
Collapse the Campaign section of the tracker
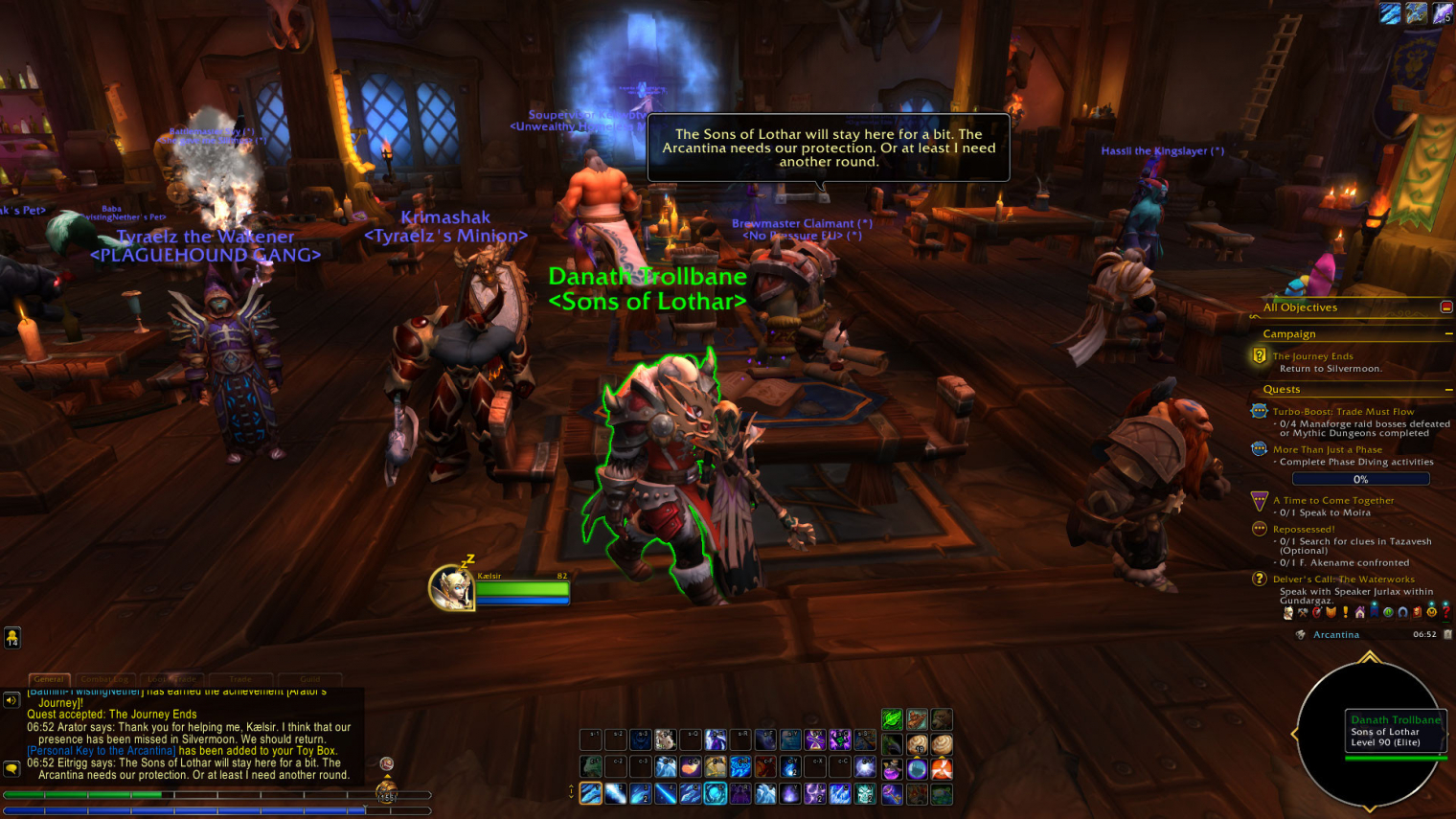(x=1448, y=334)
